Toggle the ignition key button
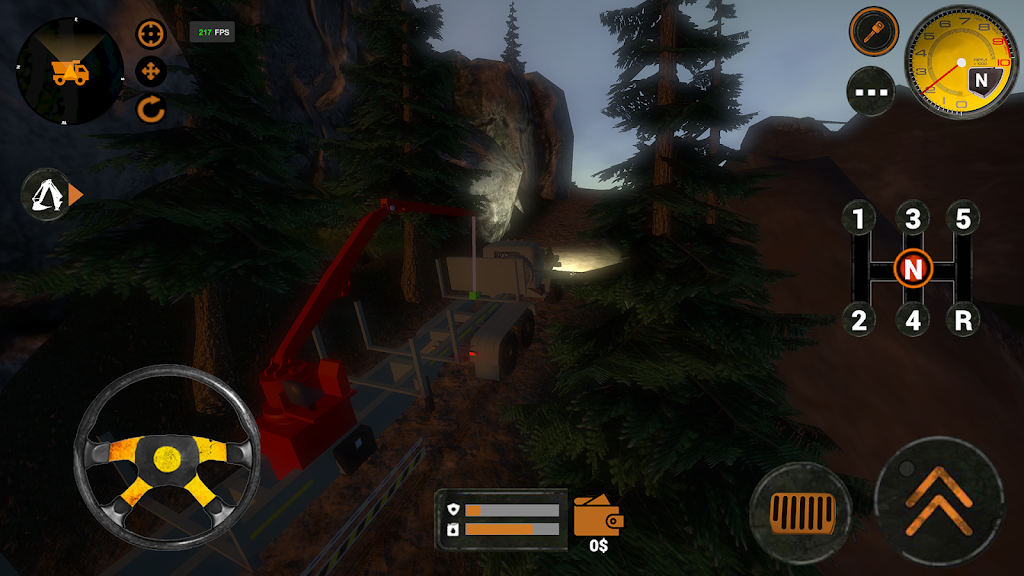 click(873, 31)
